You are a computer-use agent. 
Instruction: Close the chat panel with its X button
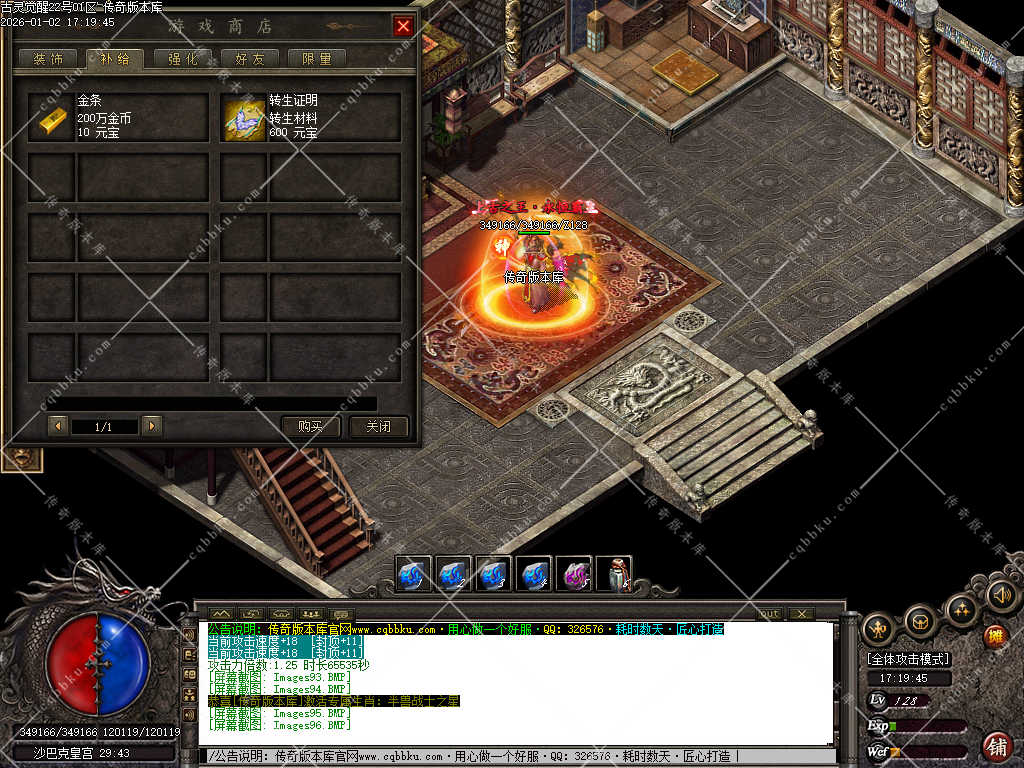[x=801, y=613]
